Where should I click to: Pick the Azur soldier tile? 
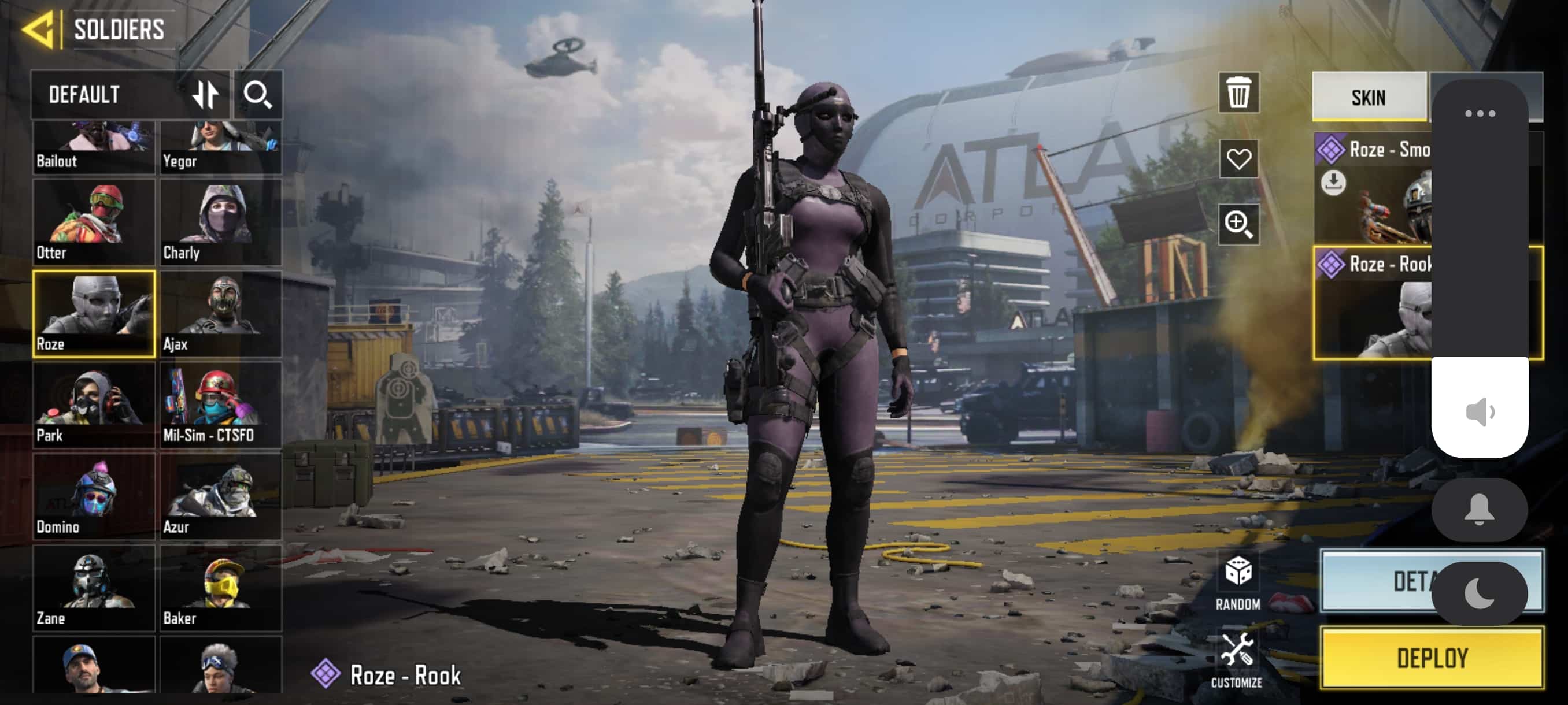[x=220, y=496]
